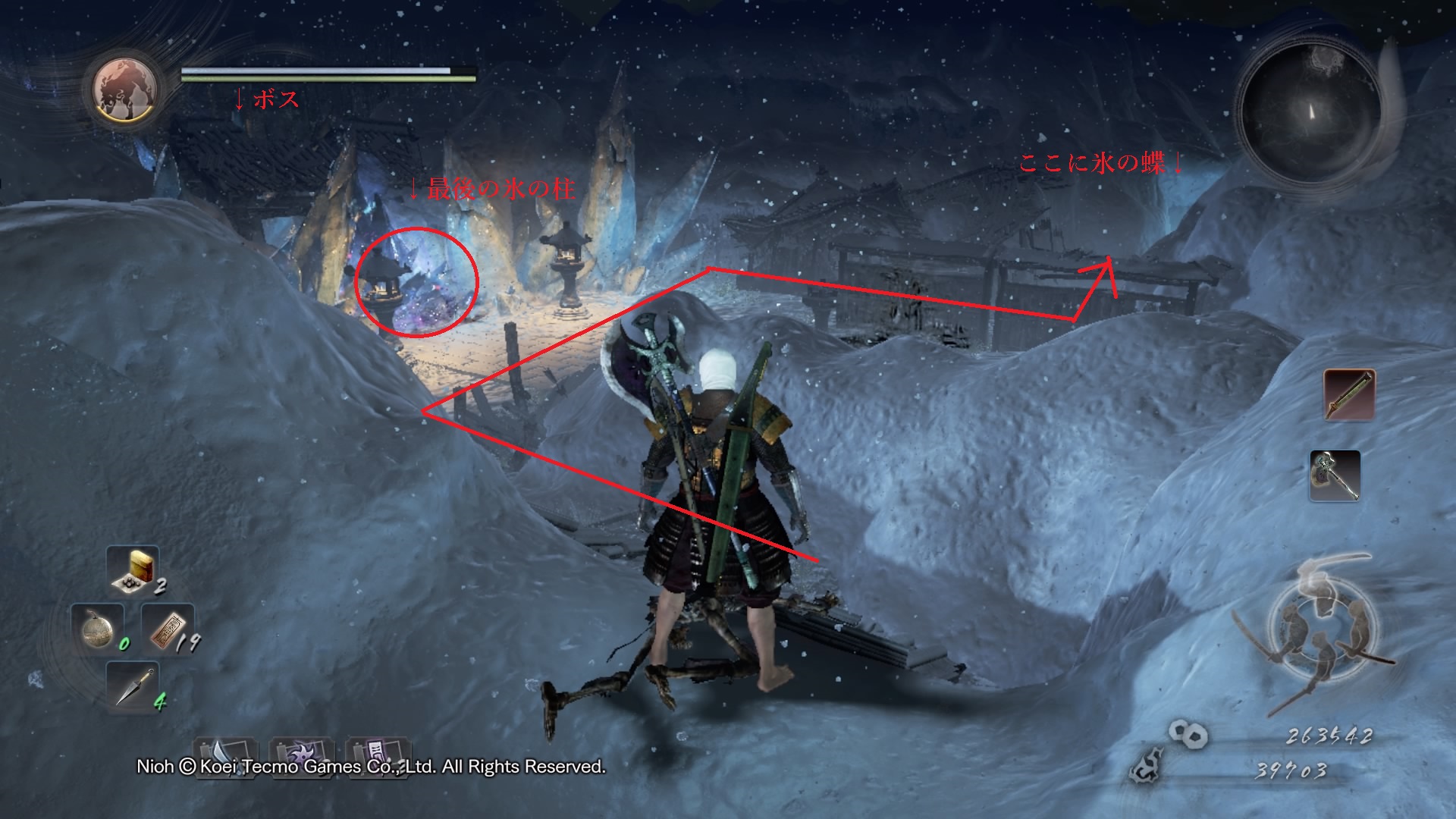Click the blade scroll skill icon
Viewport: 1456px width, 819px height.
coord(226,755)
